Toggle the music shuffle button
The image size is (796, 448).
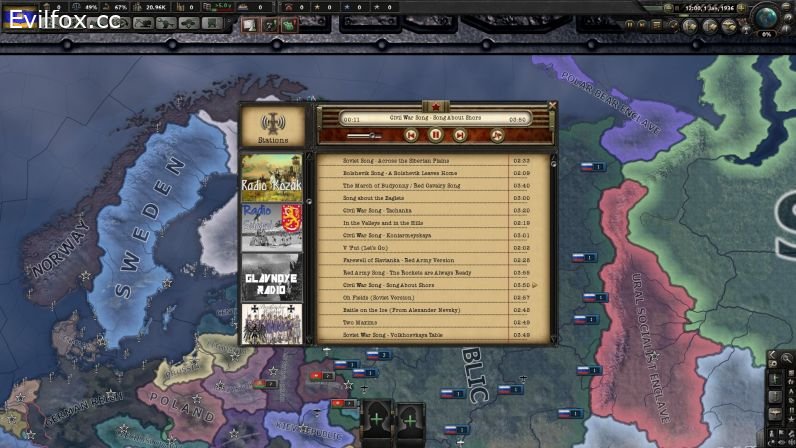click(497, 135)
